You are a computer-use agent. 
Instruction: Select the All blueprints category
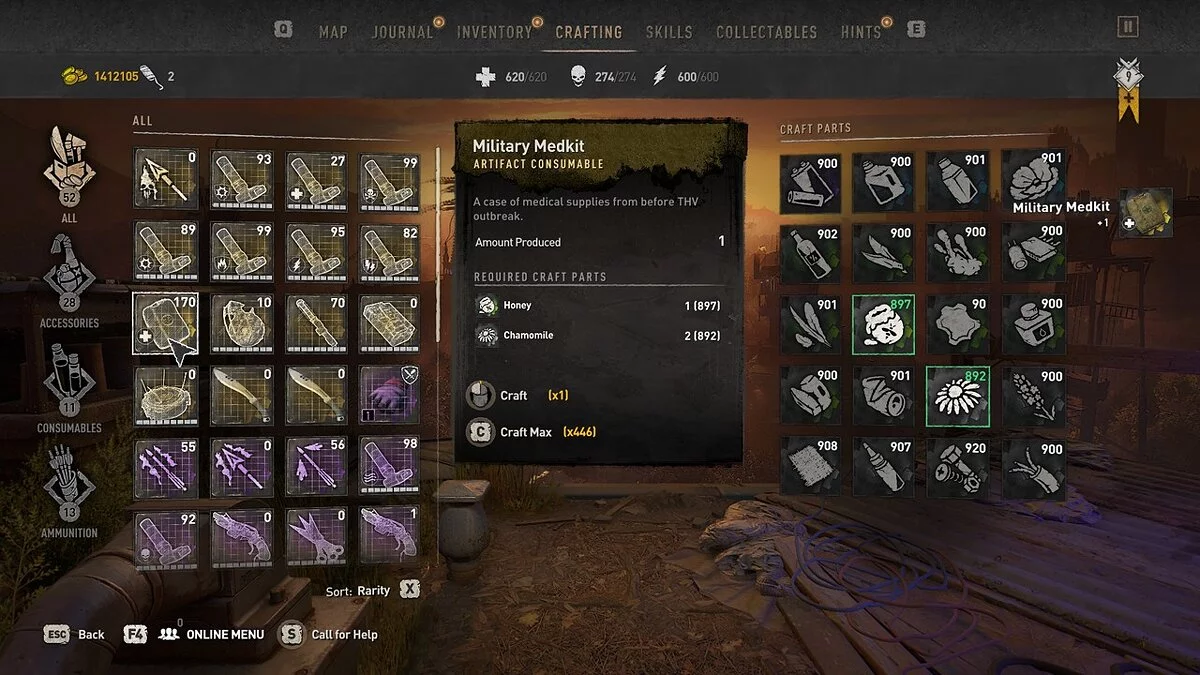point(69,170)
